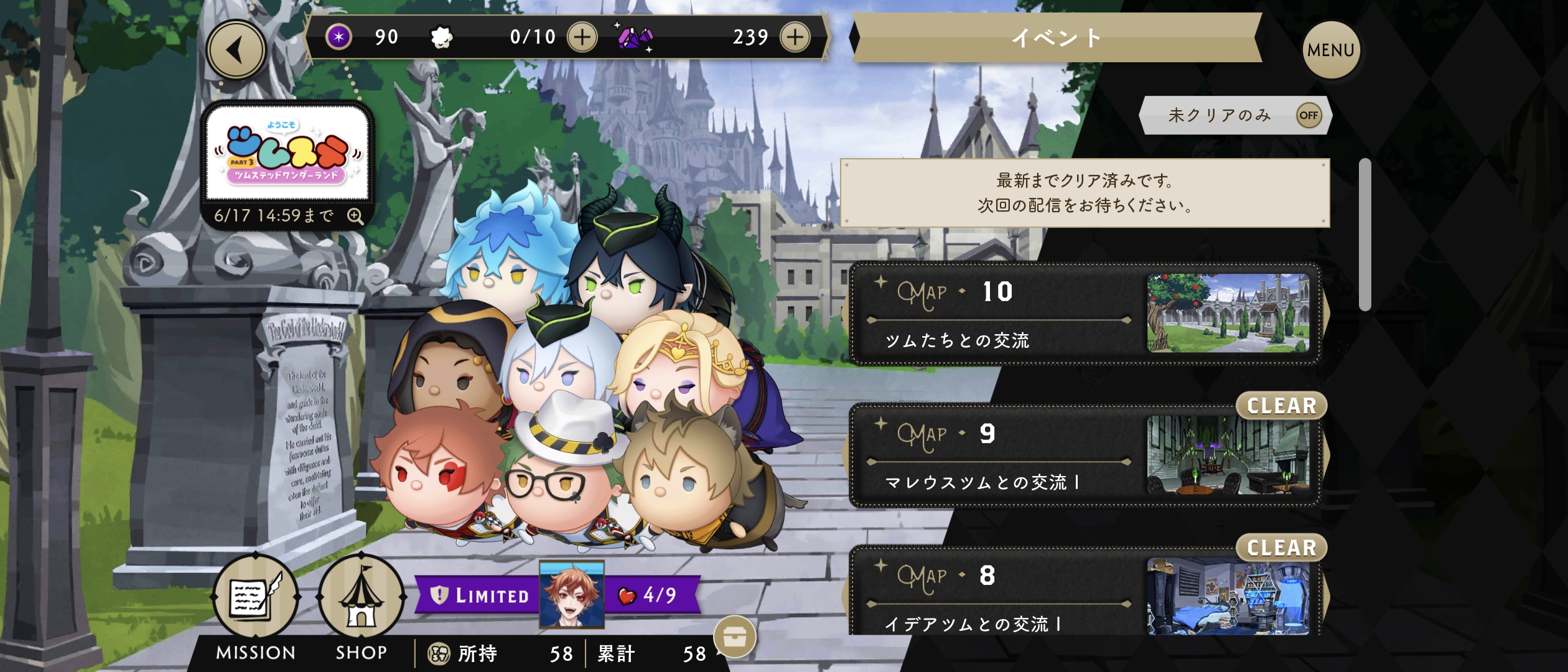Go back with the arrow button
The width and height of the screenshot is (1568, 672).
236,50
